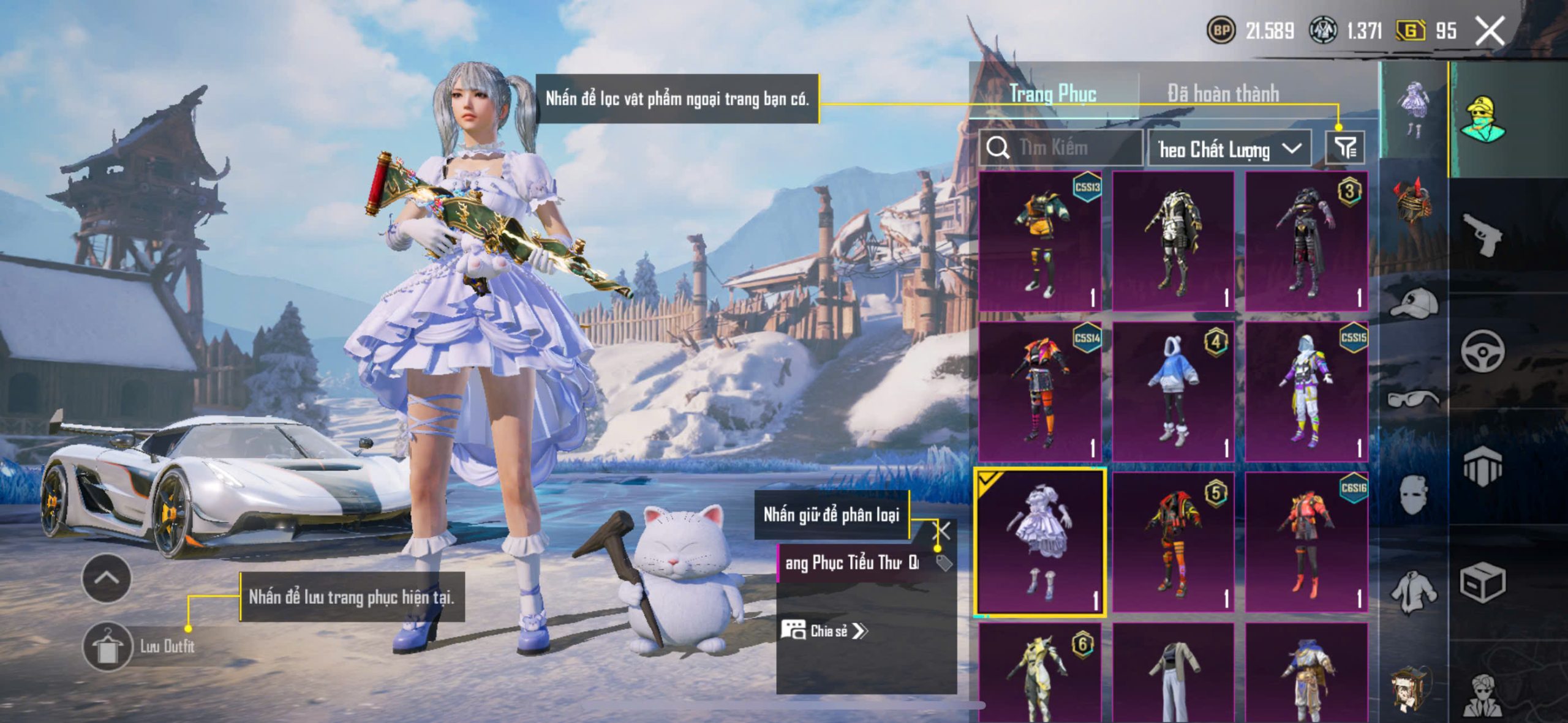Select the C5S15 white and purple outfit
This screenshot has height=723, width=1568.
pyautogui.click(x=1306, y=391)
